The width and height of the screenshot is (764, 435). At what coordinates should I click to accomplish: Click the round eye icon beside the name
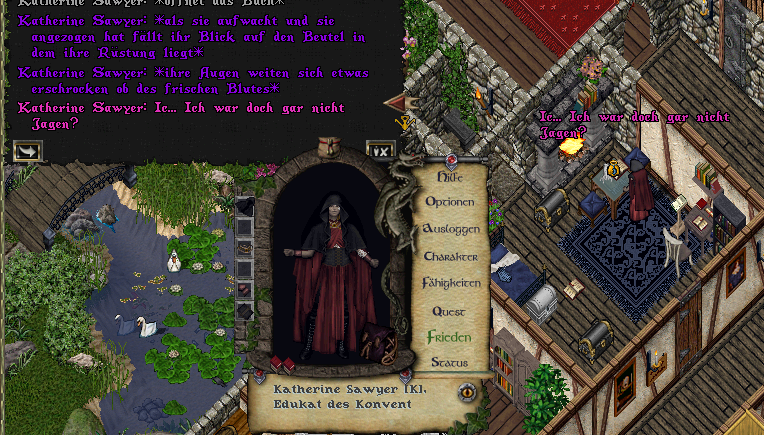(467, 393)
